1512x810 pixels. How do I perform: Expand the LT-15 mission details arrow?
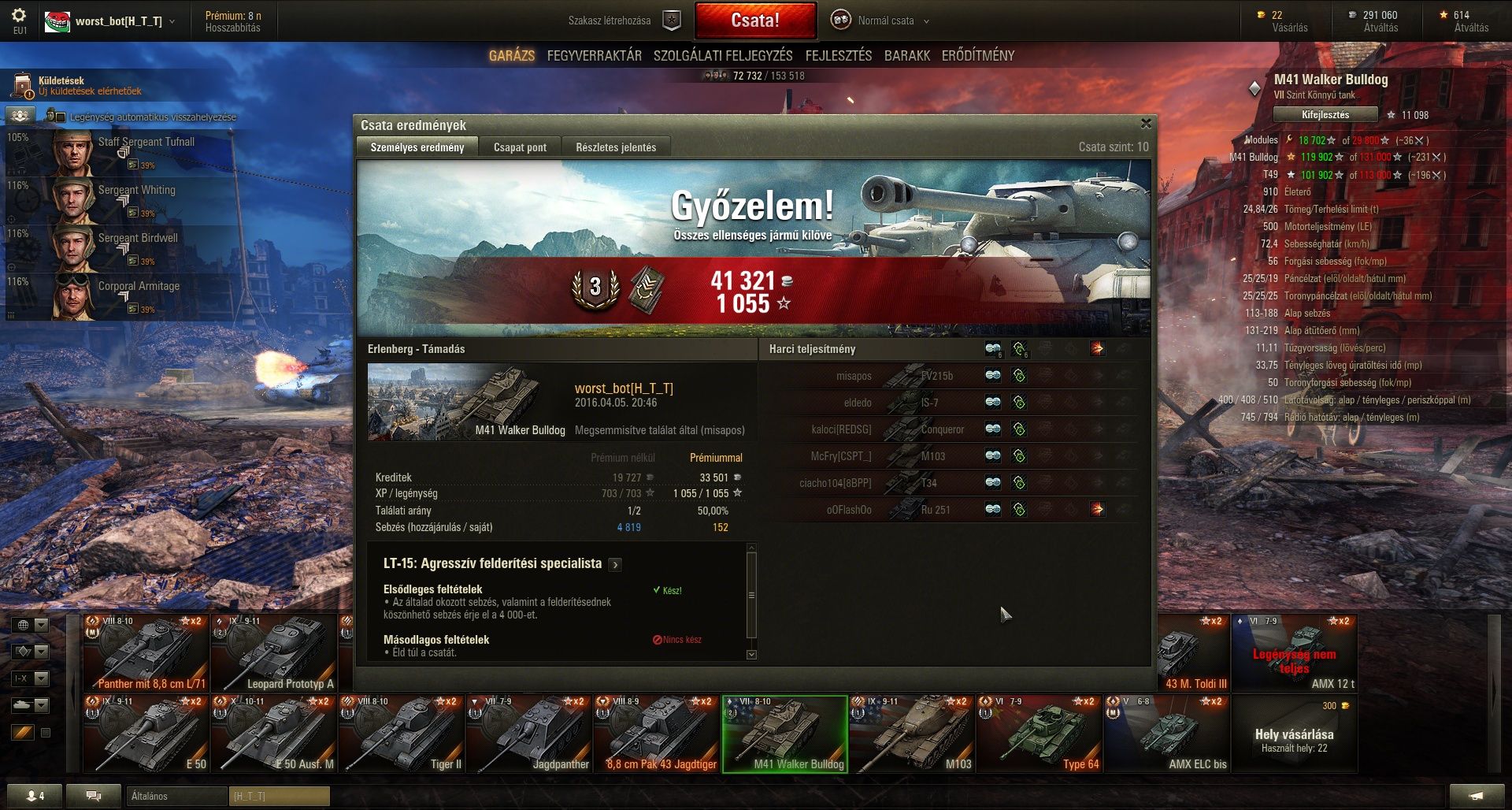coord(615,564)
